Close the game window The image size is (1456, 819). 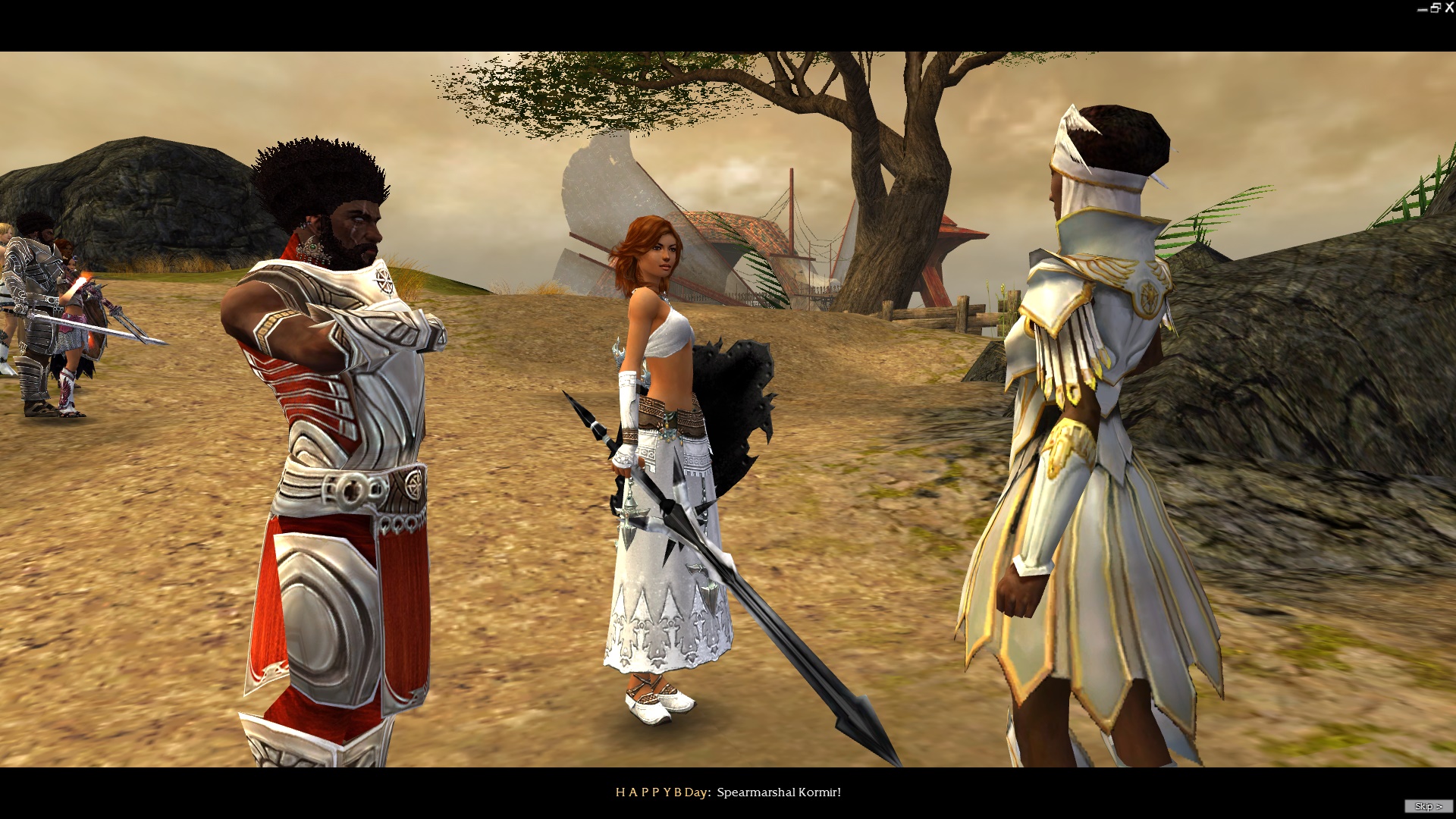1449,8
